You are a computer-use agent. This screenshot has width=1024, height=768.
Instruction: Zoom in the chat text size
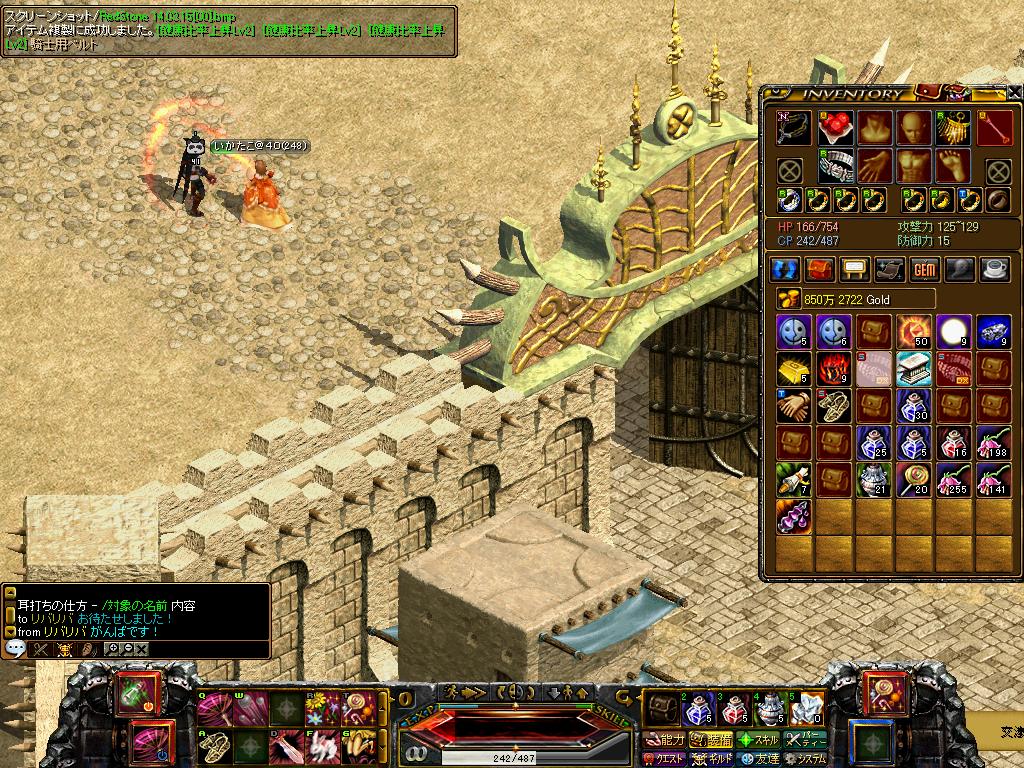click(113, 648)
